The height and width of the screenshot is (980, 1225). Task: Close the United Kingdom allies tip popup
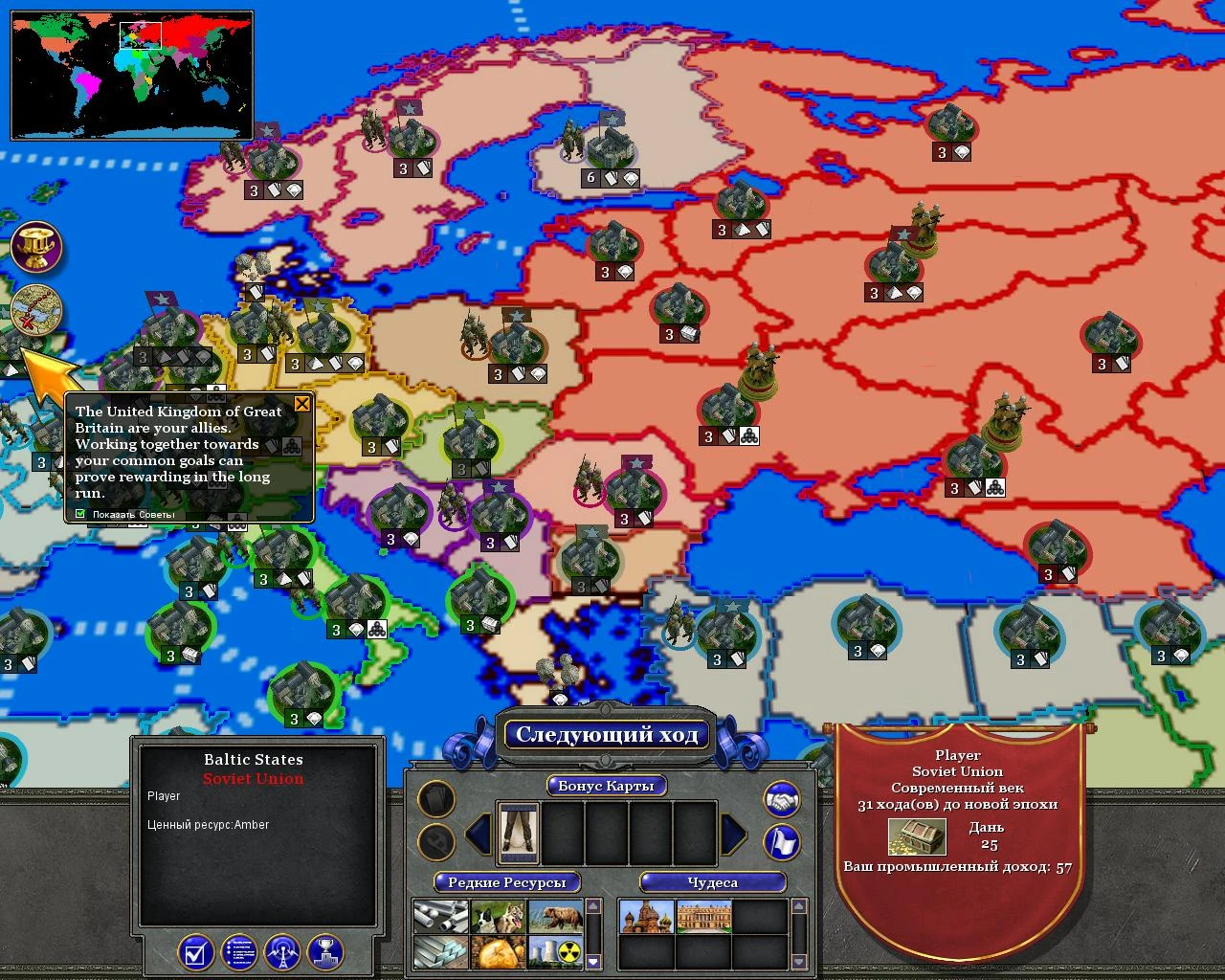tap(302, 403)
